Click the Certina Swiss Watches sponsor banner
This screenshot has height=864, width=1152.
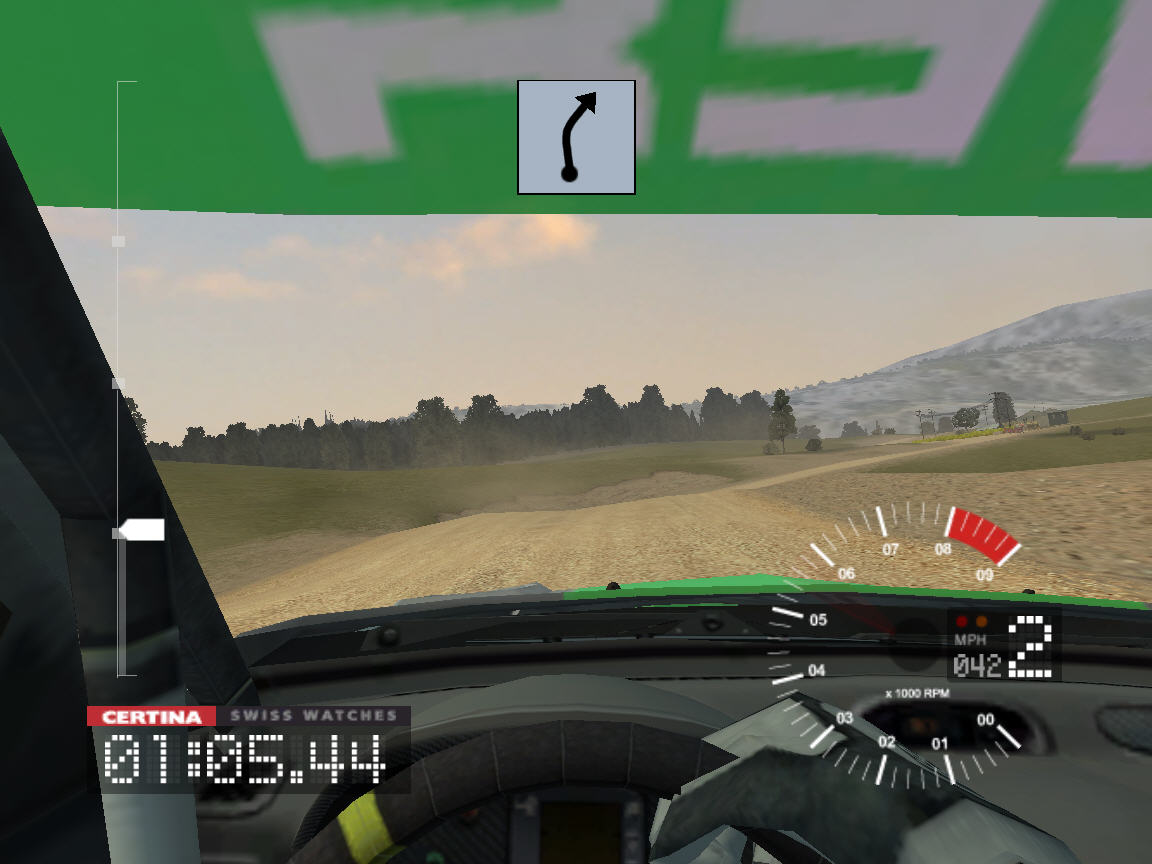click(x=249, y=716)
